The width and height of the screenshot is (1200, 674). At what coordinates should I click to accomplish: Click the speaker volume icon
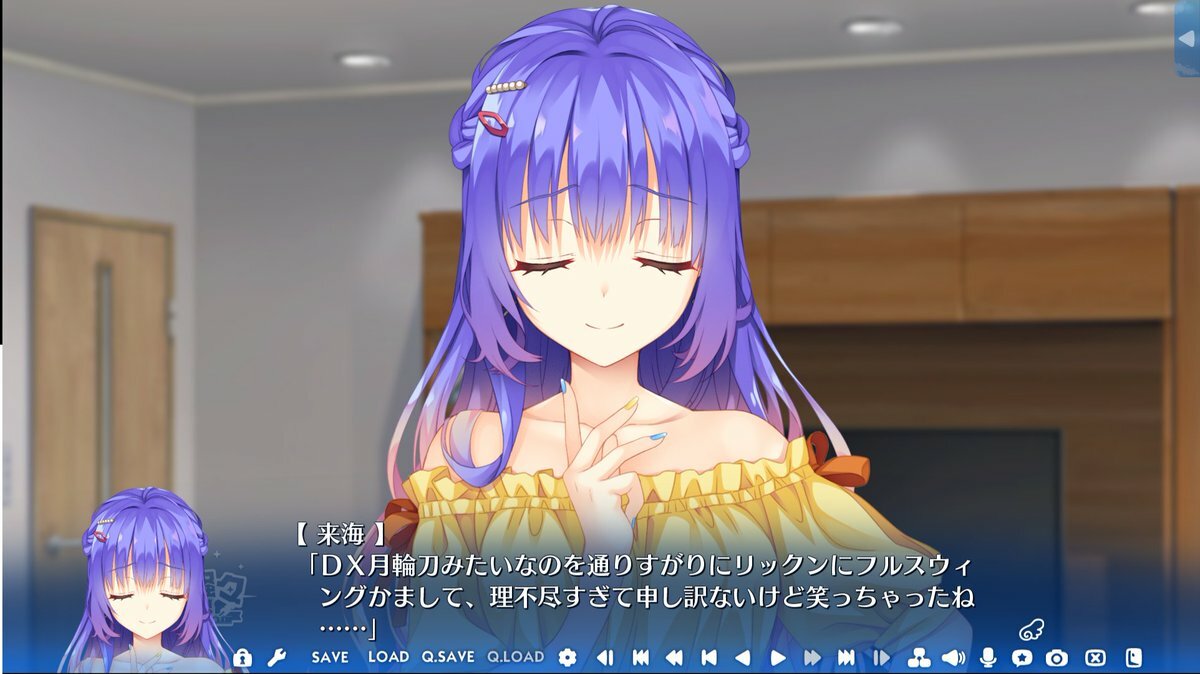(x=953, y=657)
